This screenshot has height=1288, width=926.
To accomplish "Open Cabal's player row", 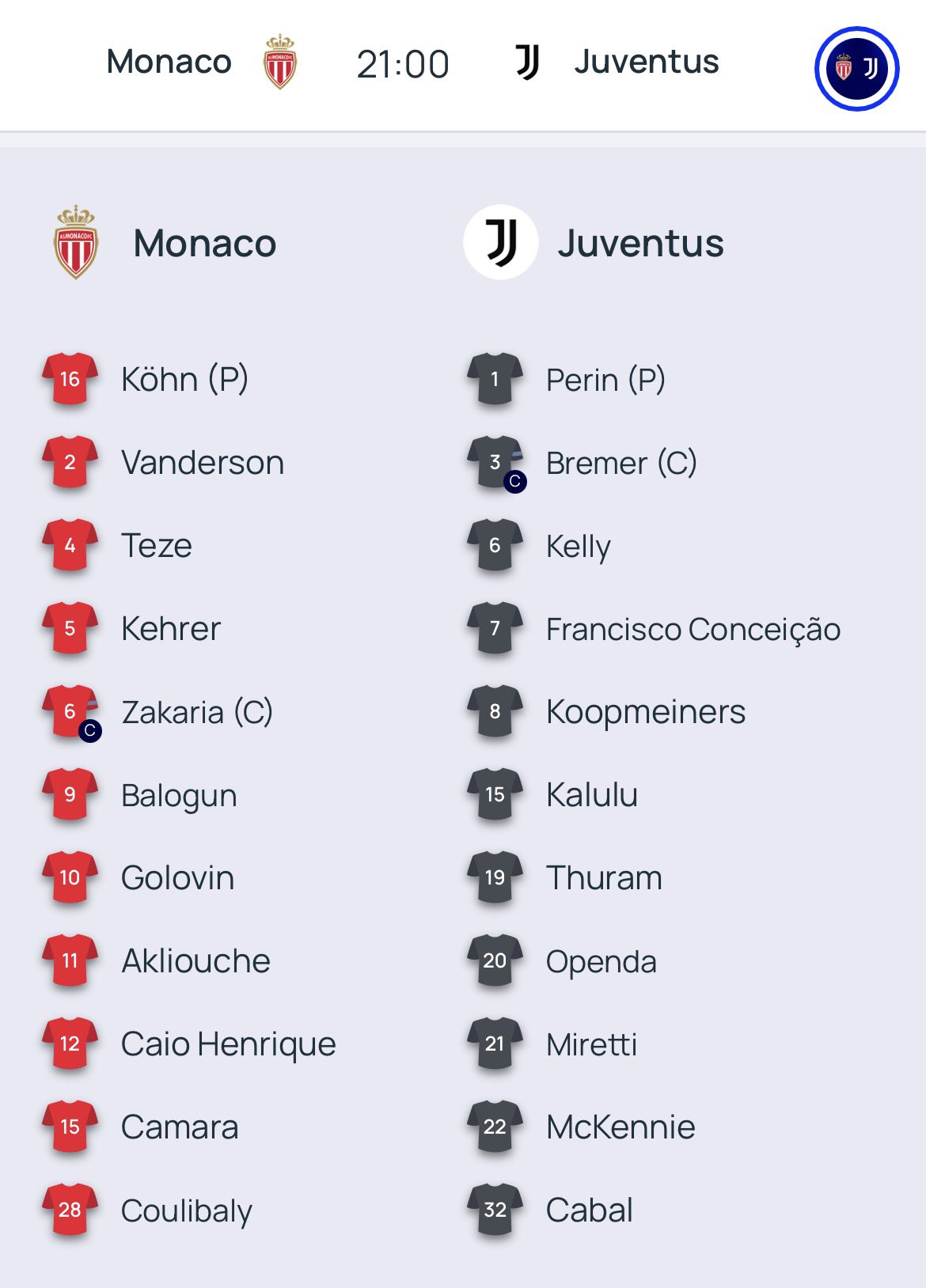I will click(589, 1210).
